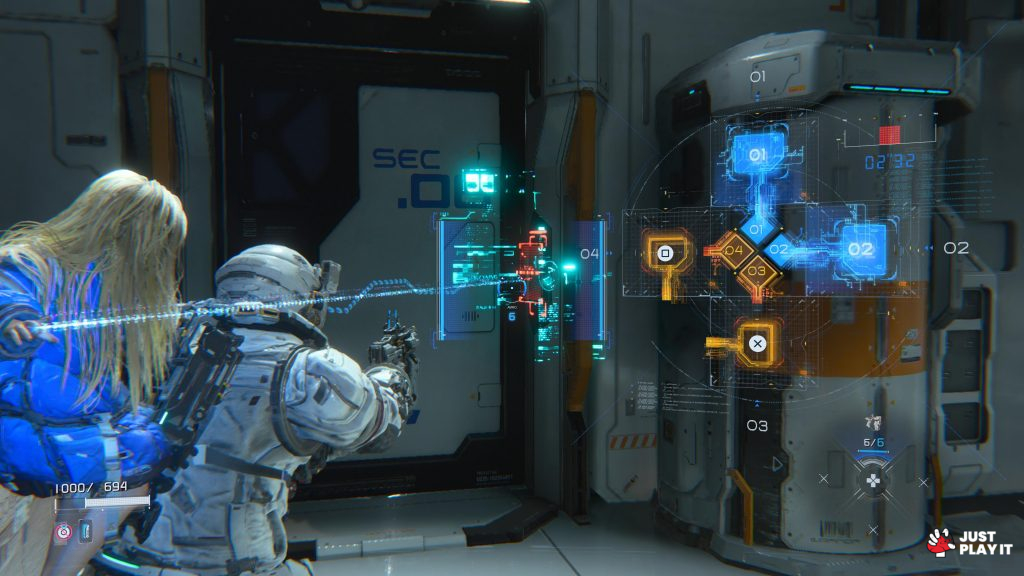Select the large blue 01 hacking node
The height and width of the screenshot is (576, 1024).
pyautogui.click(x=757, y=156)
